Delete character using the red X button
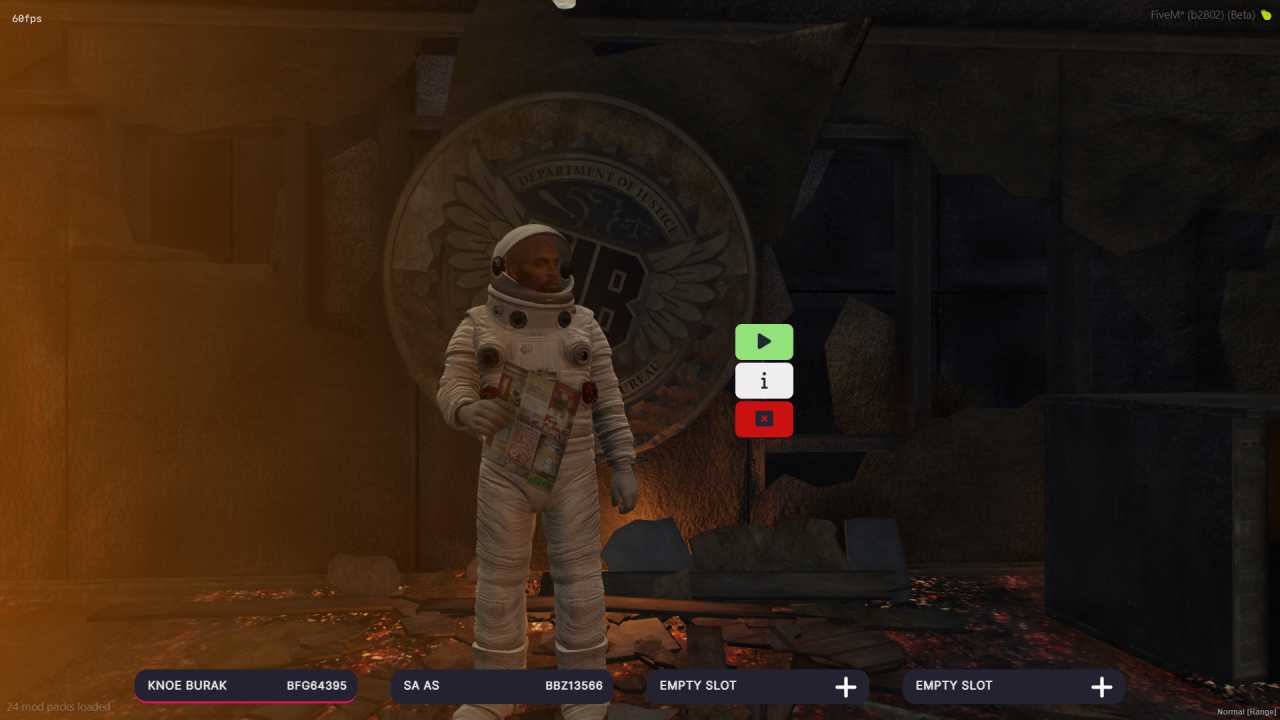Viewport: 1280px width, 720px height. (764, 419)
